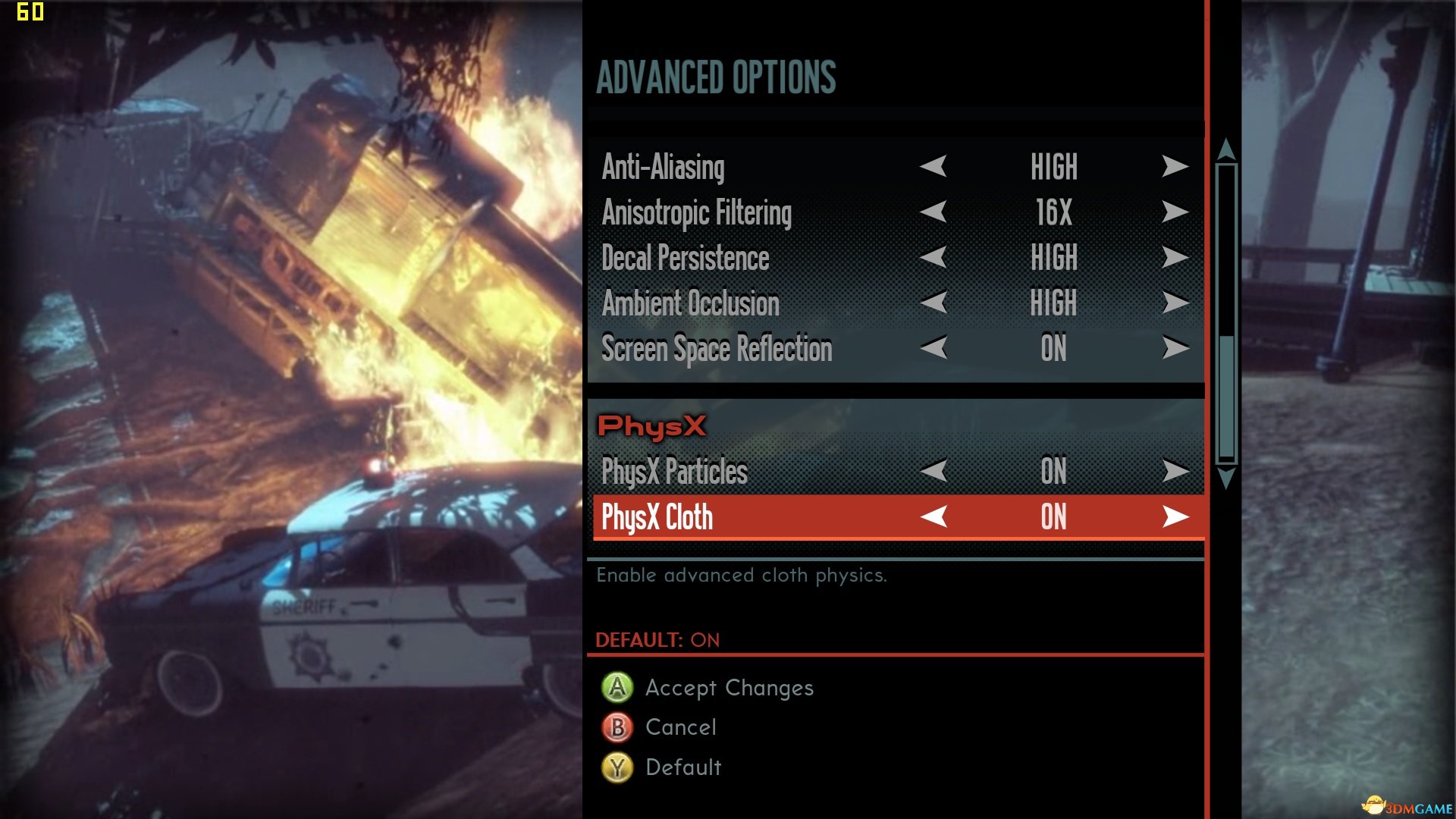Select the Screen Space Reflection row

[716, 350]
